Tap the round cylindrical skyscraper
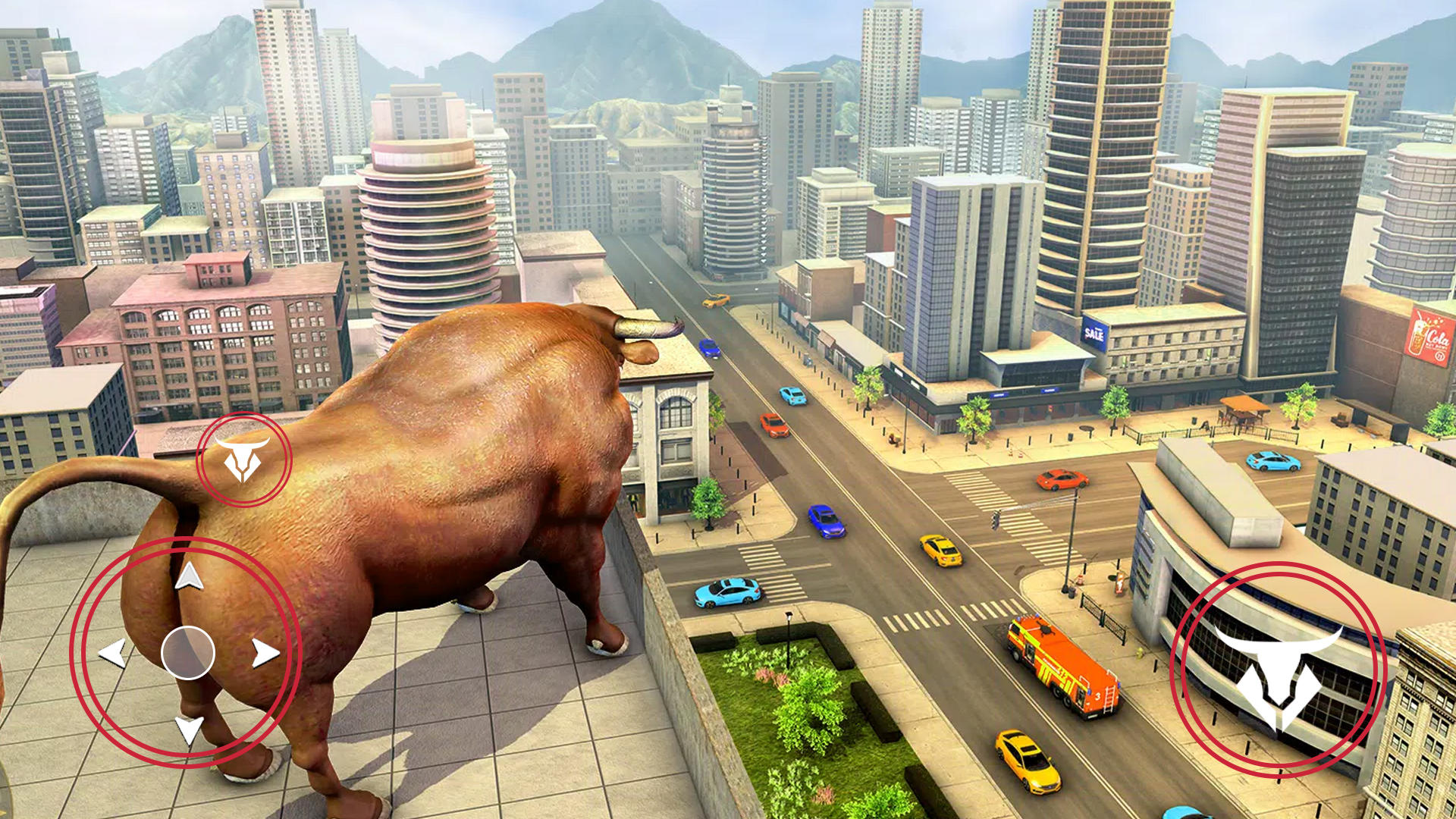Image resolution: width=1456 pixels, height=819 pixels. (x=426, y=227)
